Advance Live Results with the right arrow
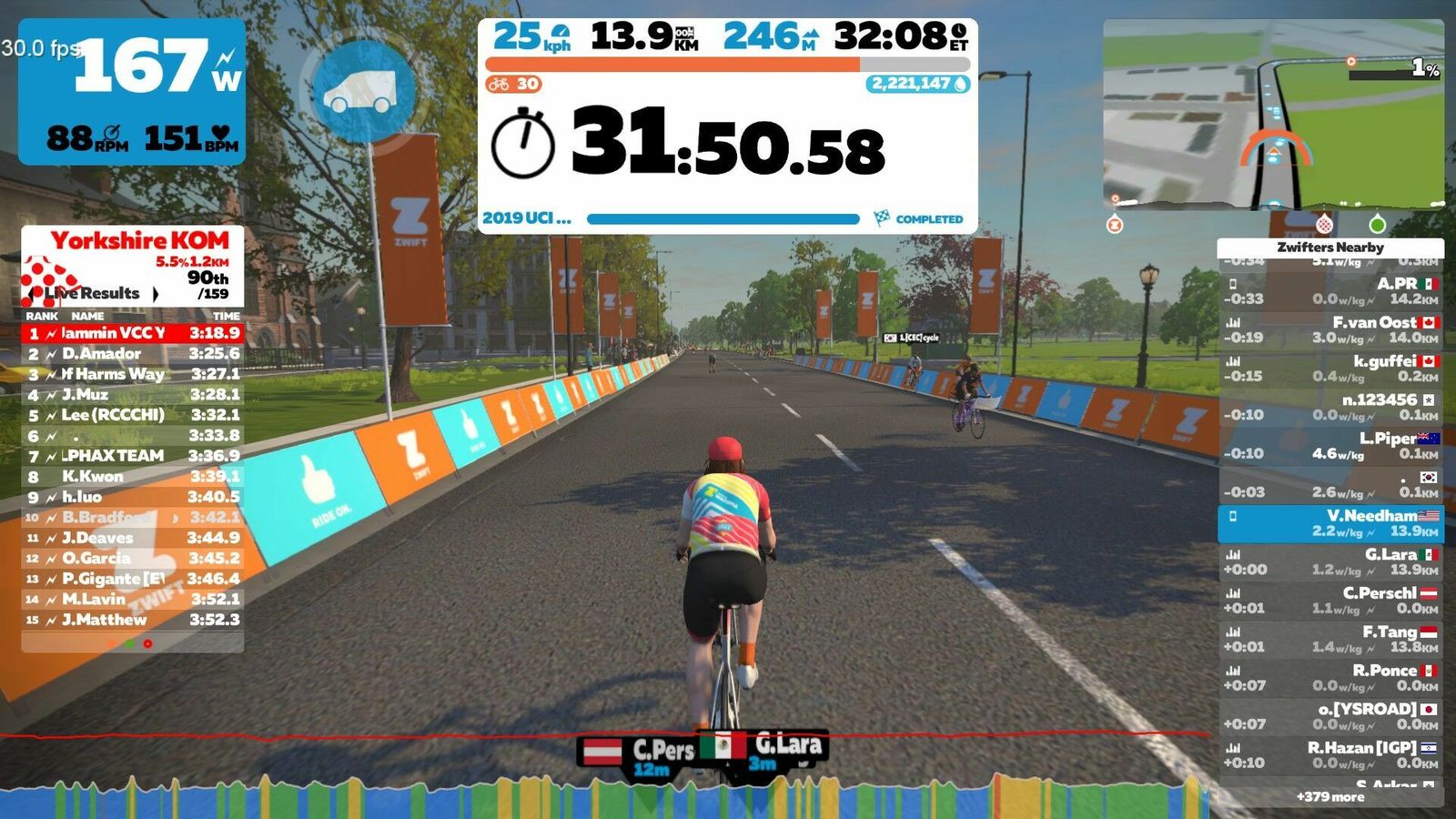The image size is (1456, 819). click(x=156, y=294)
